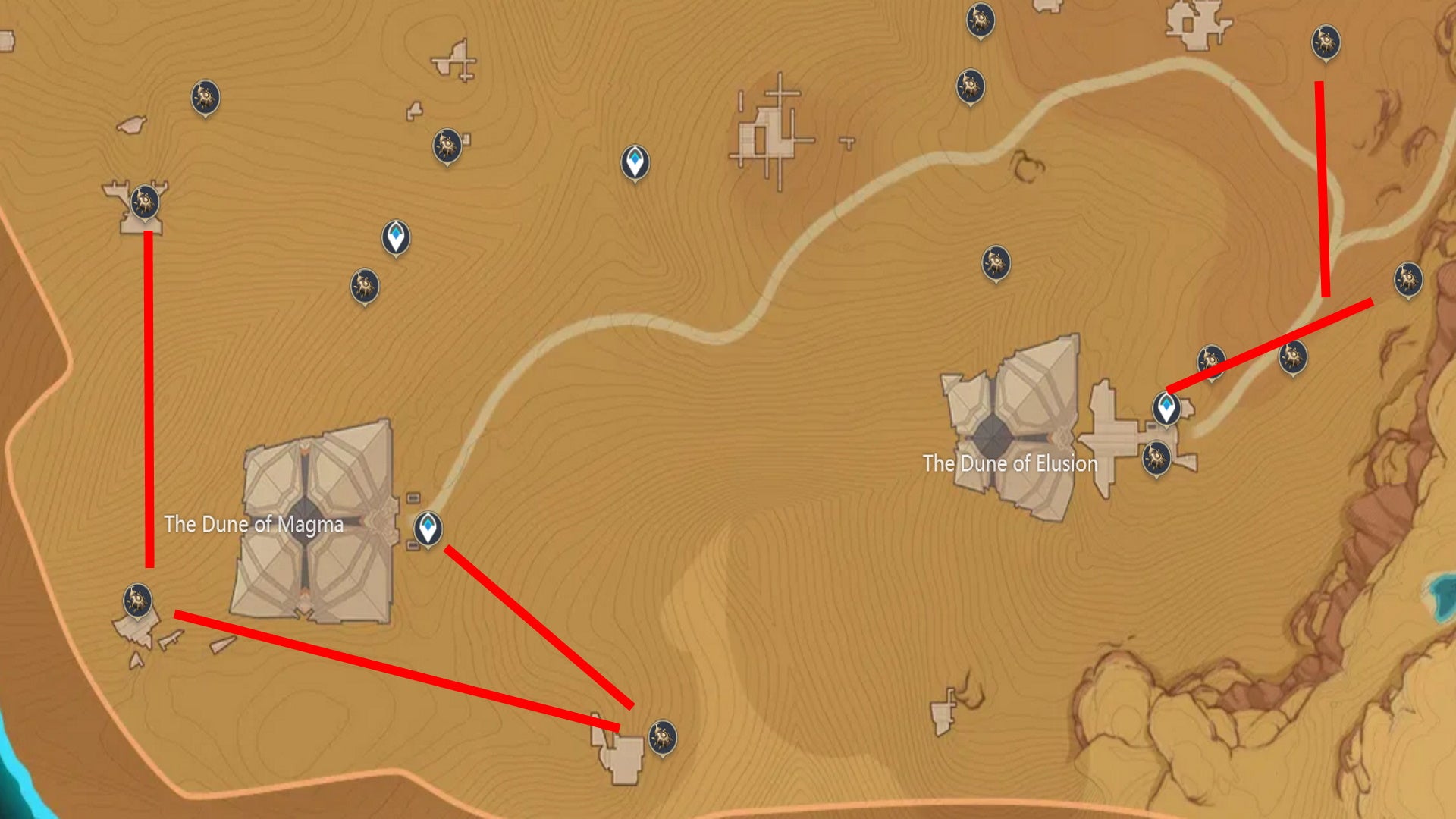Click The Dune of Magma label

pyautogui.click(x=252, y=523)
